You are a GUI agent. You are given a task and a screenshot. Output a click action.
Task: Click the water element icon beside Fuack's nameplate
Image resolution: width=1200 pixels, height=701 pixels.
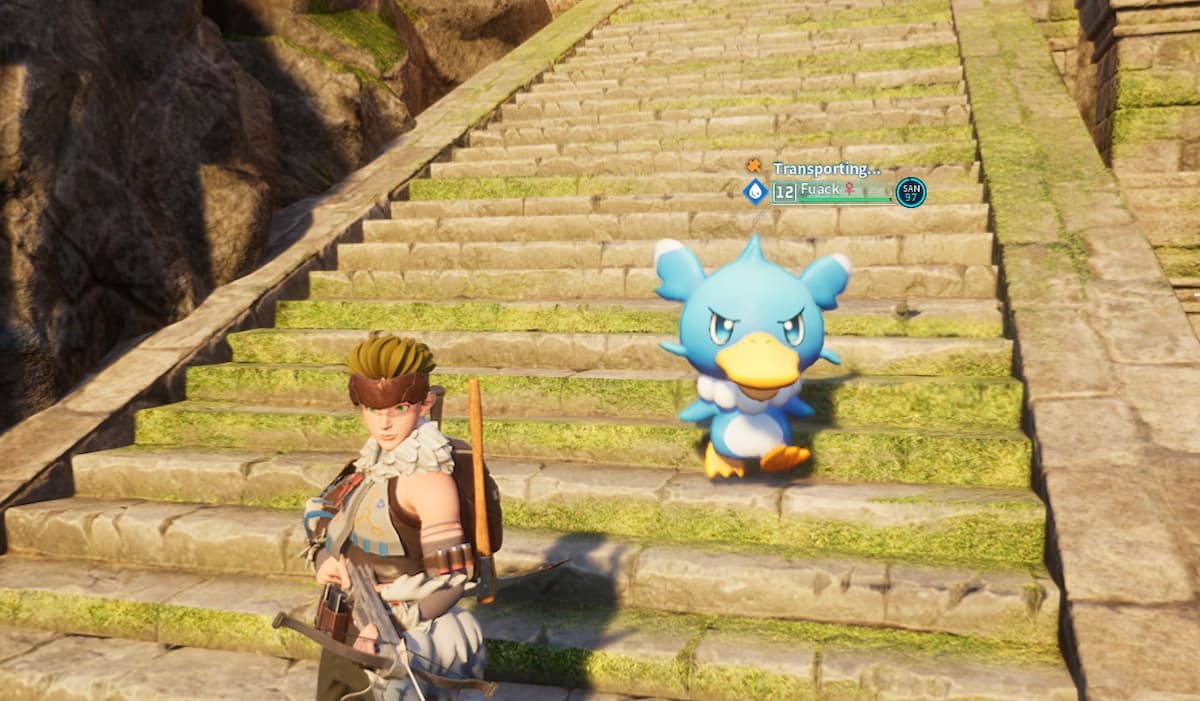(x=755, y=191)
